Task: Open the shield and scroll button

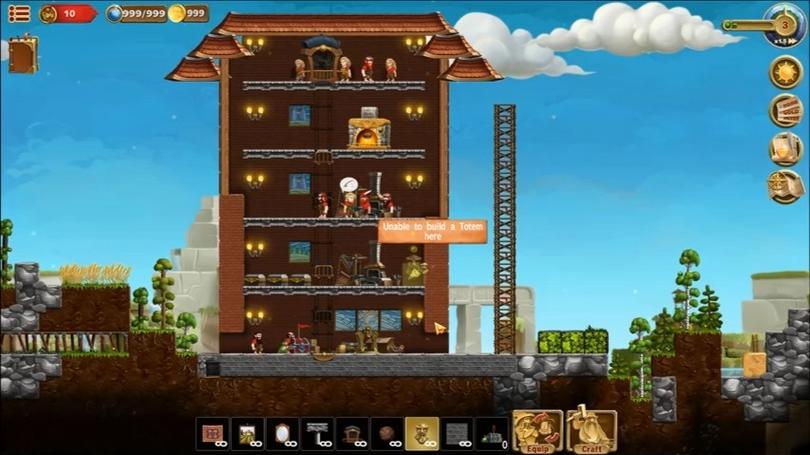Action: (785, 148)
